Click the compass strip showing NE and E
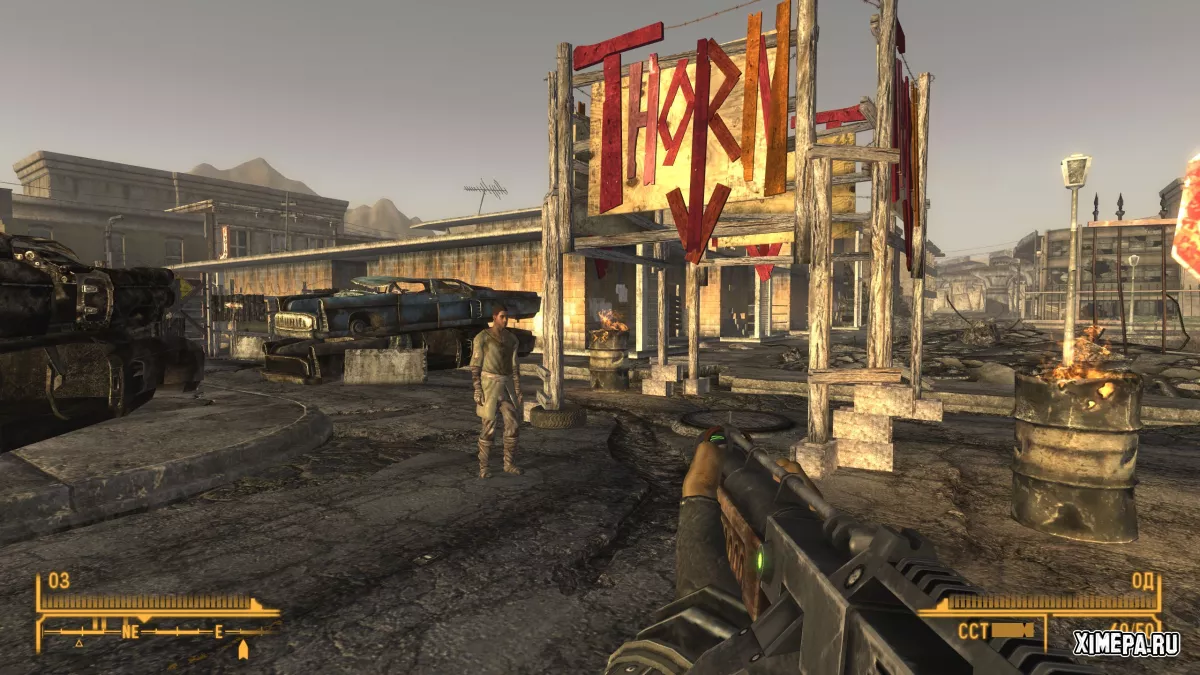The height and width of the screenshot is (675, 1200). (x=160, y=632)
